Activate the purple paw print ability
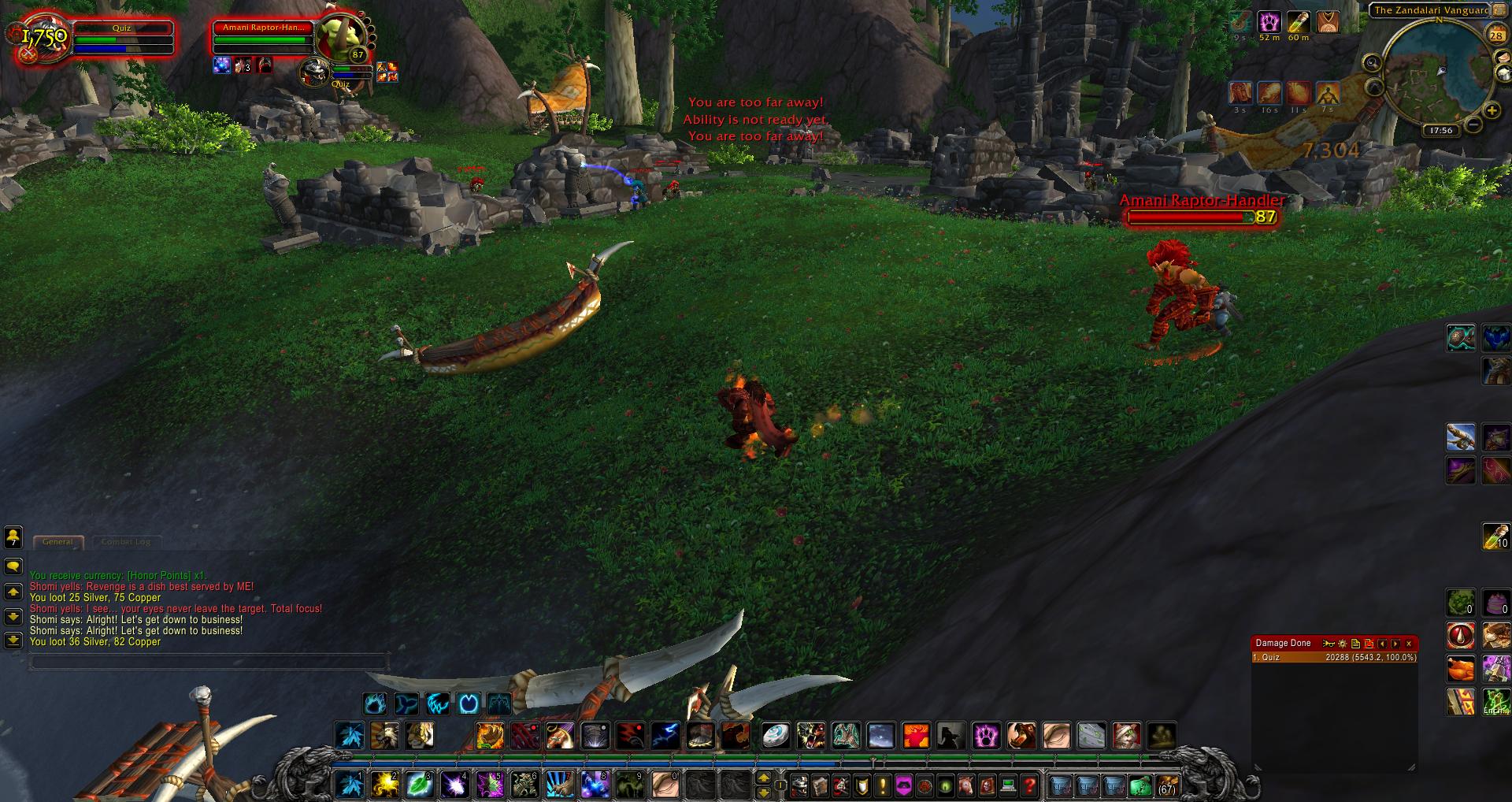Image resolution: width=1512 pixels, height=802 pixels. [x=986, y=736]
